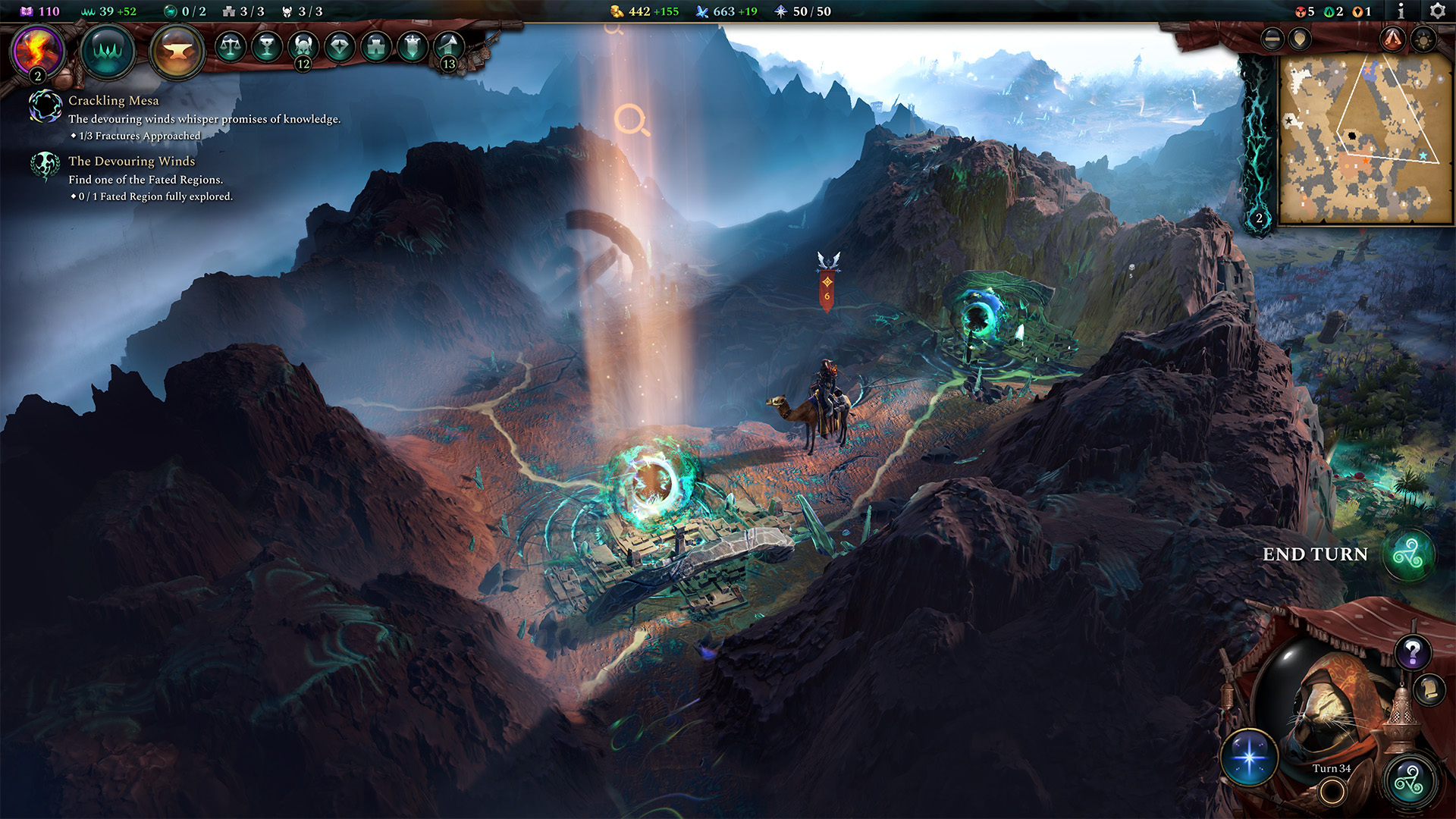The height and width of the screenshot is (819, 1456).
Task: Toggle the minimap zoom-out control
Action: point(1272,39)
